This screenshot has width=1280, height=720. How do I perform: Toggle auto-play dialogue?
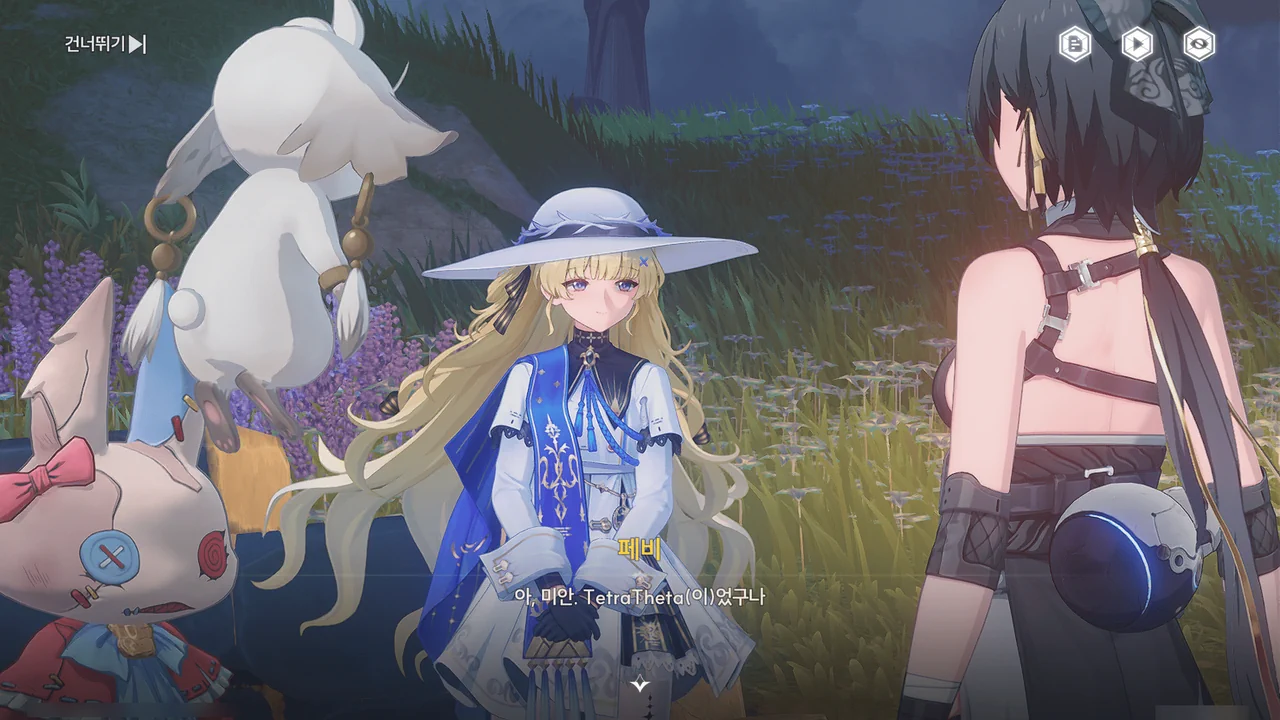click(1137, 44)
